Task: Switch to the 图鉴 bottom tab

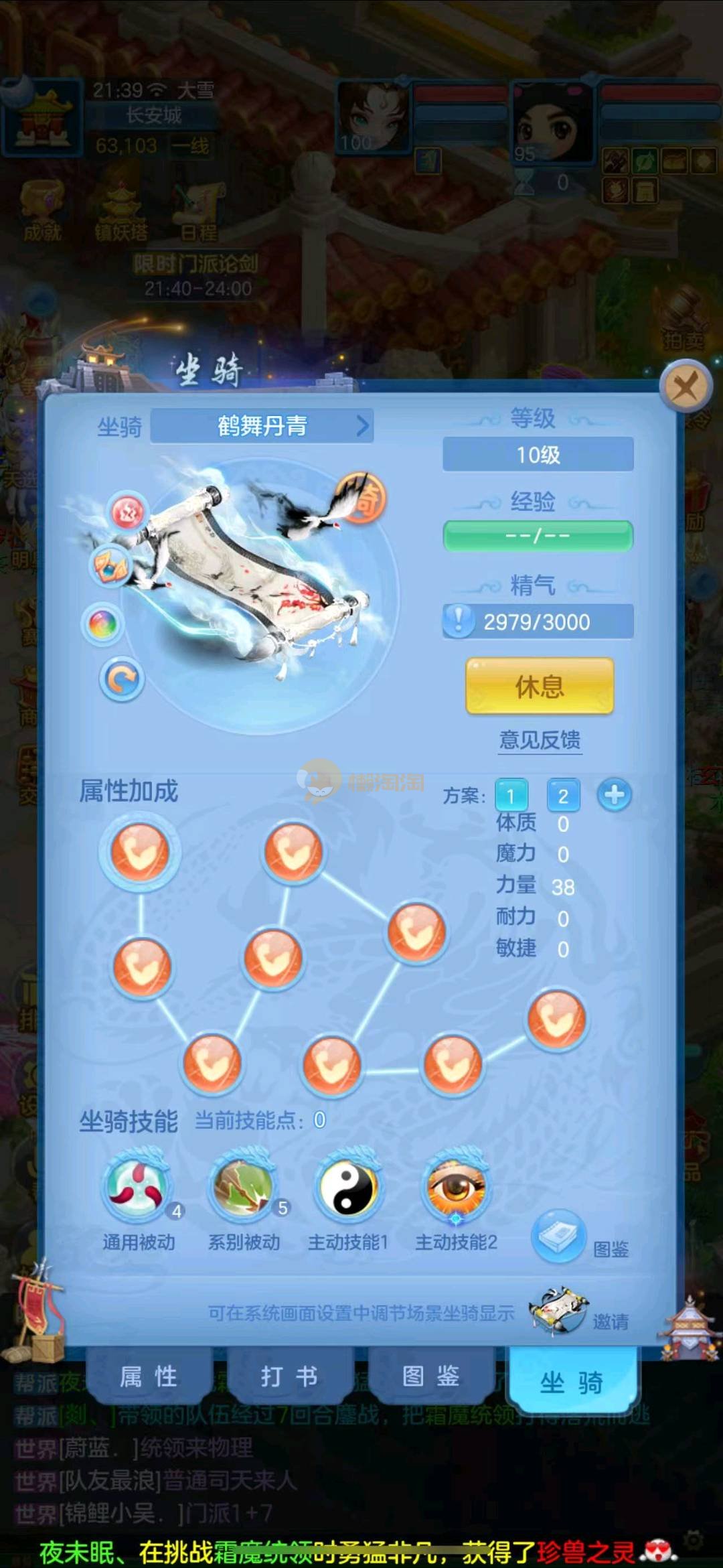Action: tap(430, 1376)
